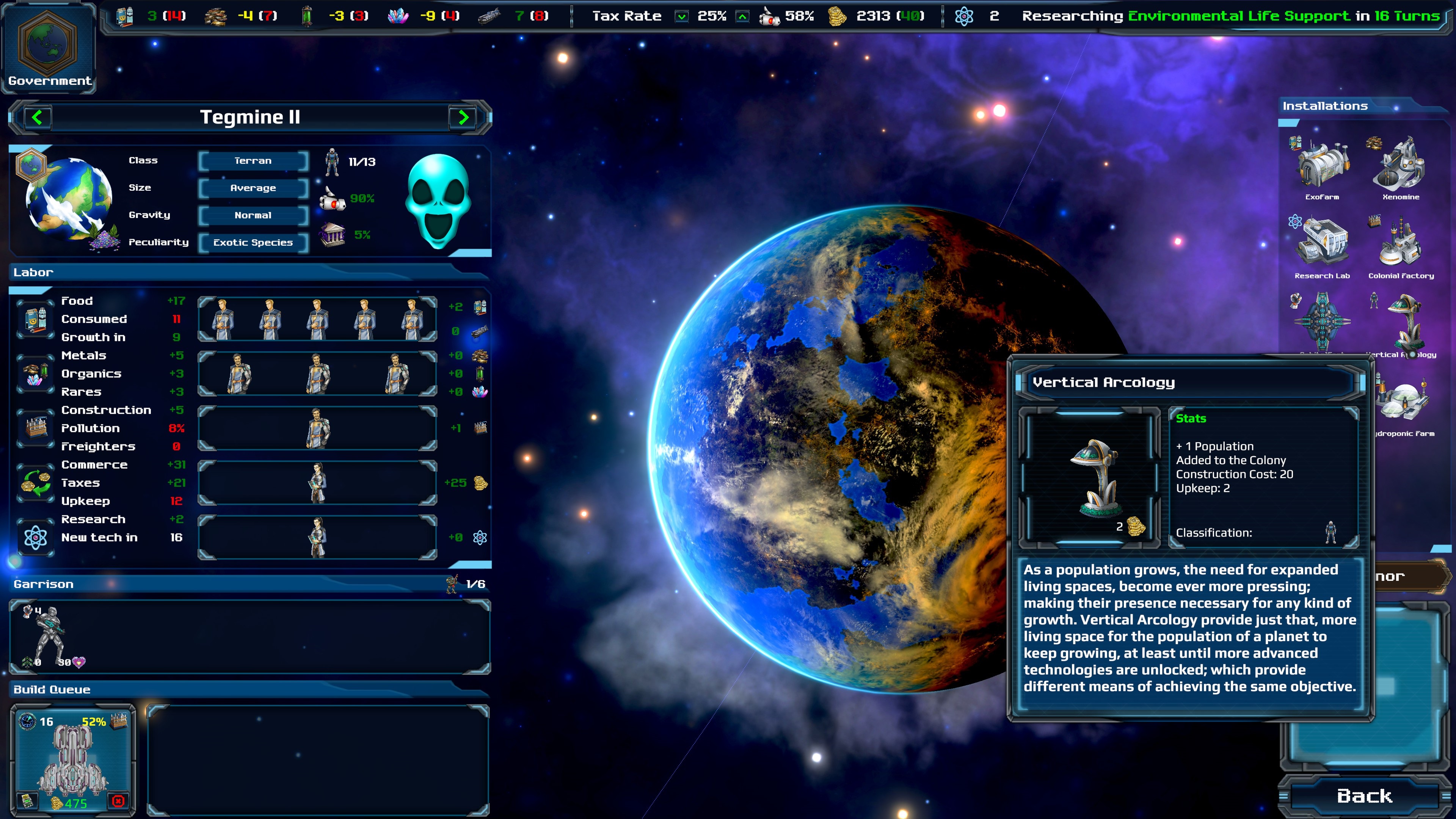This screenshot has width=1456, height=819.
Task: Increase the tax rate
Action: pos(742,16)
